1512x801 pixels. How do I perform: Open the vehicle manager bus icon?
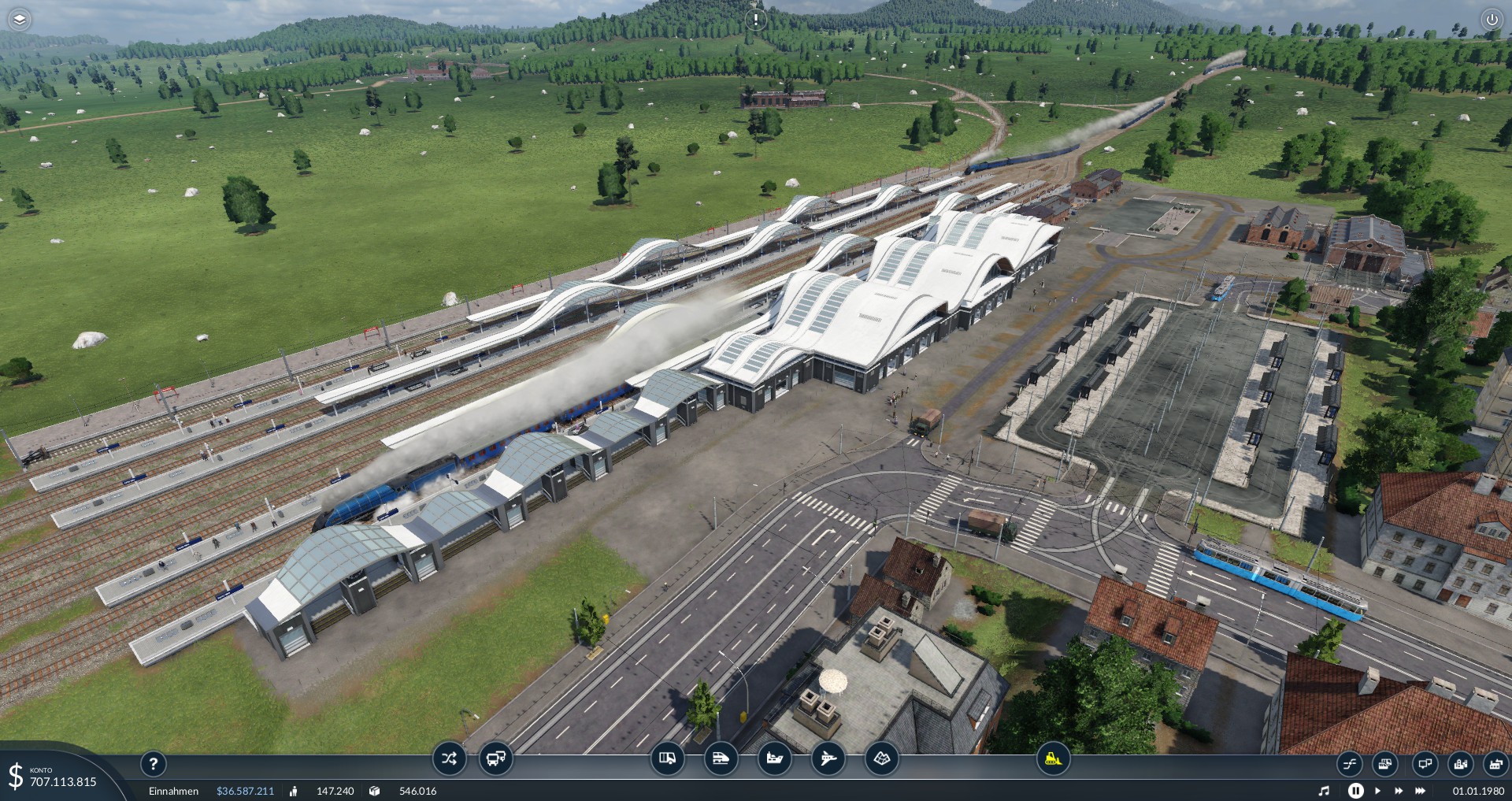[x=496, y=758]
